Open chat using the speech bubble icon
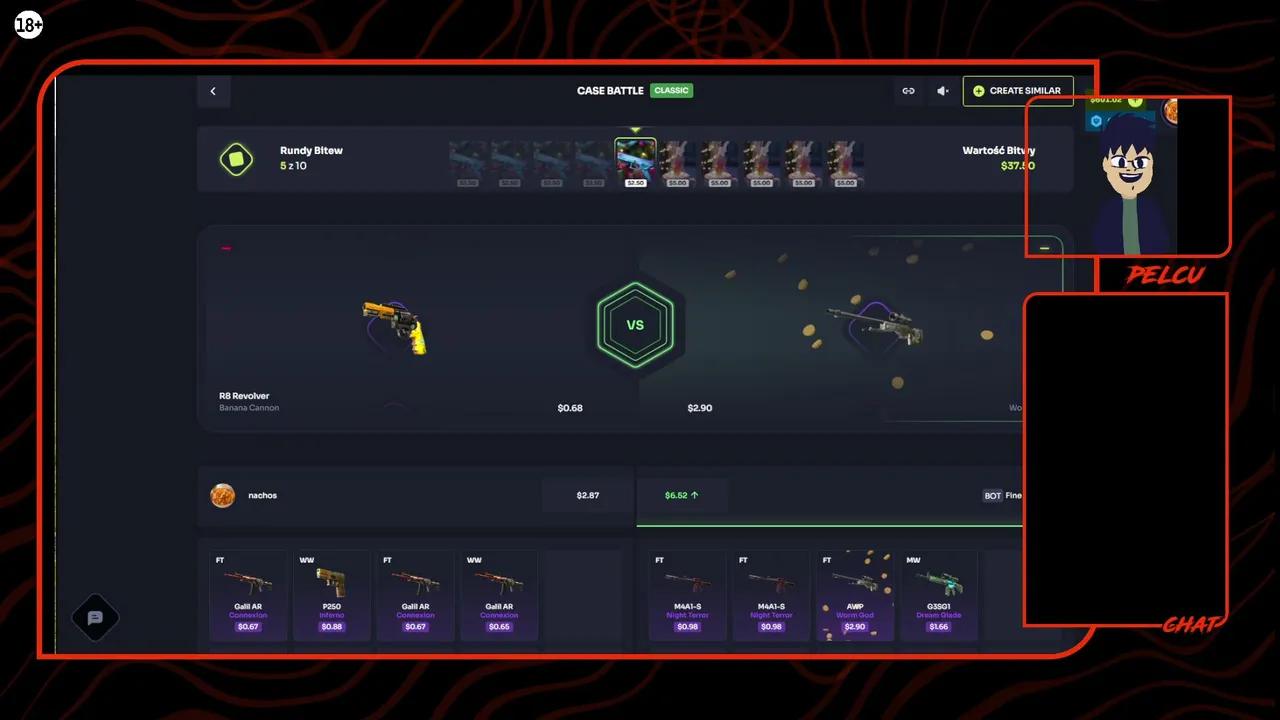Screen dimensions: 1280x720 [x=95, y=617]
